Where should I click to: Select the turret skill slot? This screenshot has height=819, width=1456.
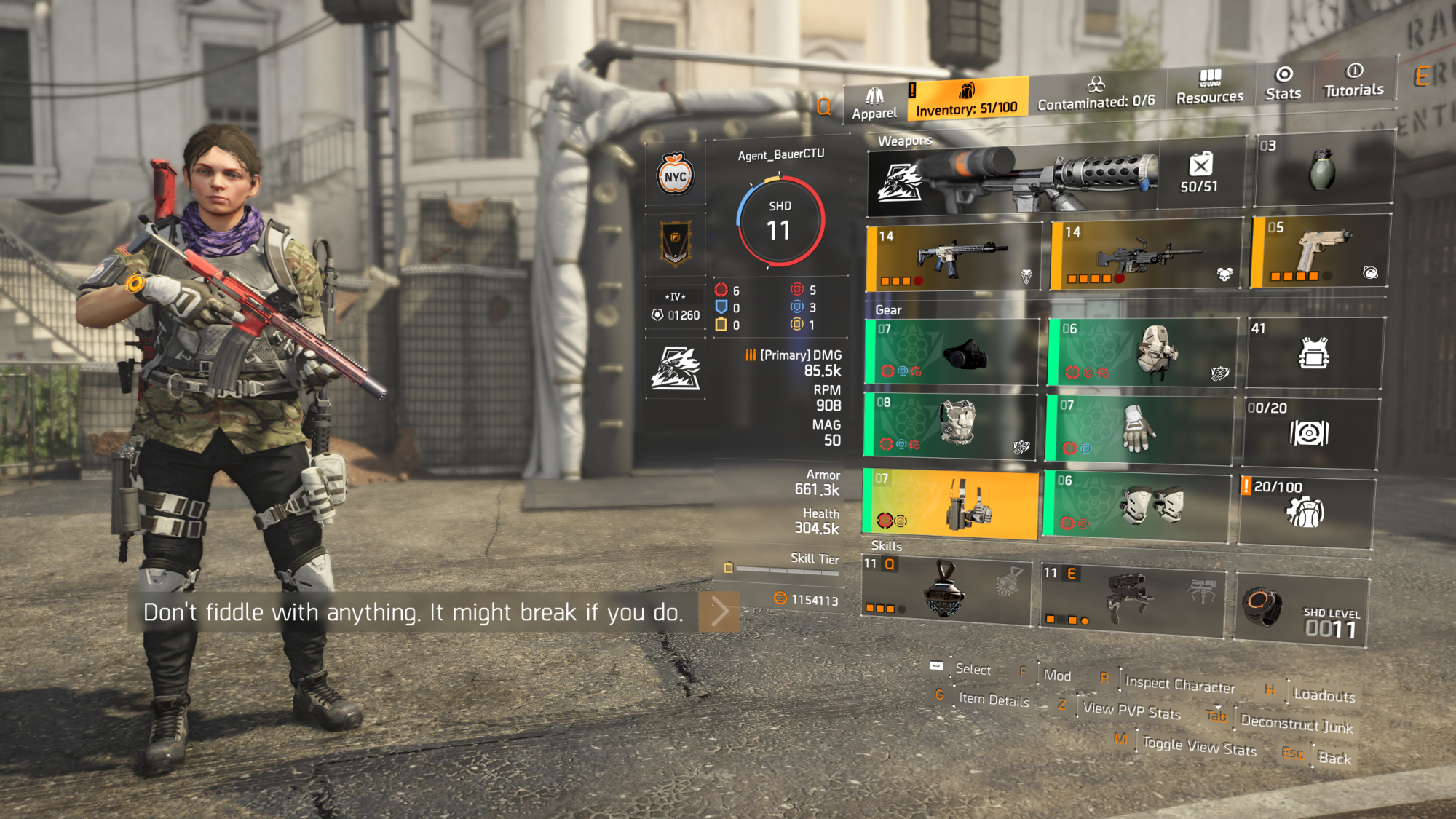[x=1133, y=598]
